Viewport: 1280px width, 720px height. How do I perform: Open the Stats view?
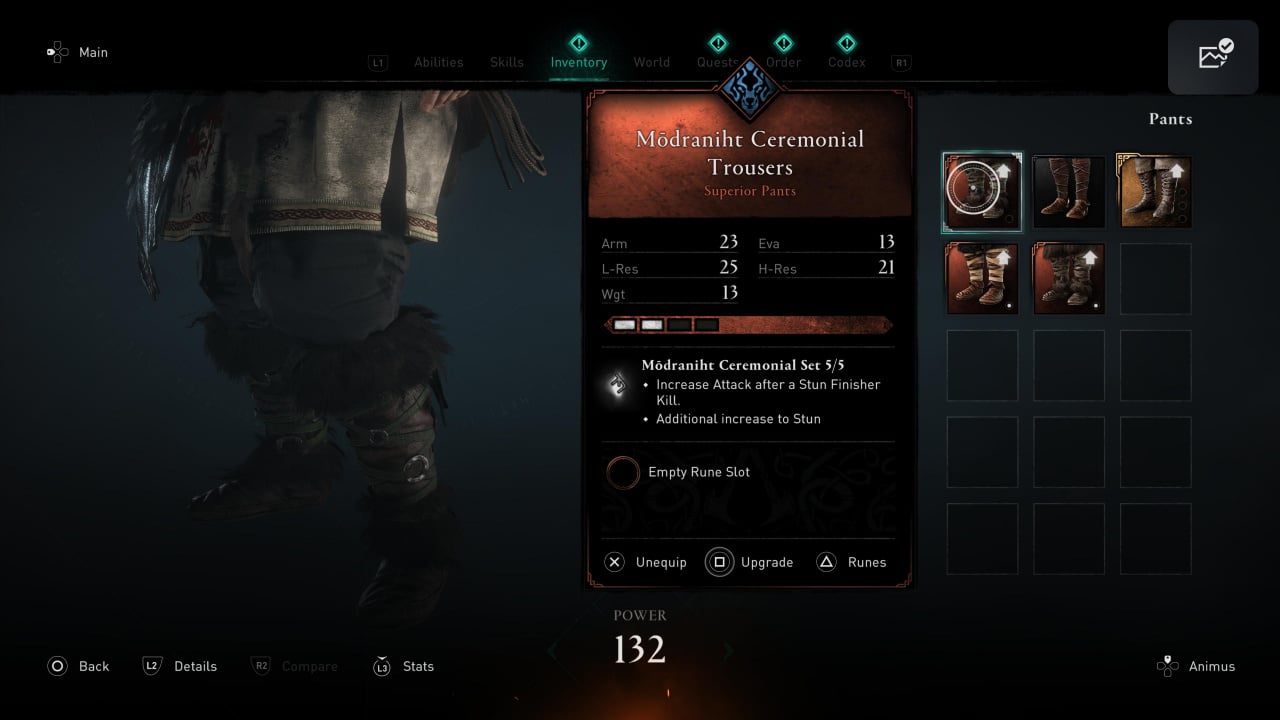click(x=403, y=666)
